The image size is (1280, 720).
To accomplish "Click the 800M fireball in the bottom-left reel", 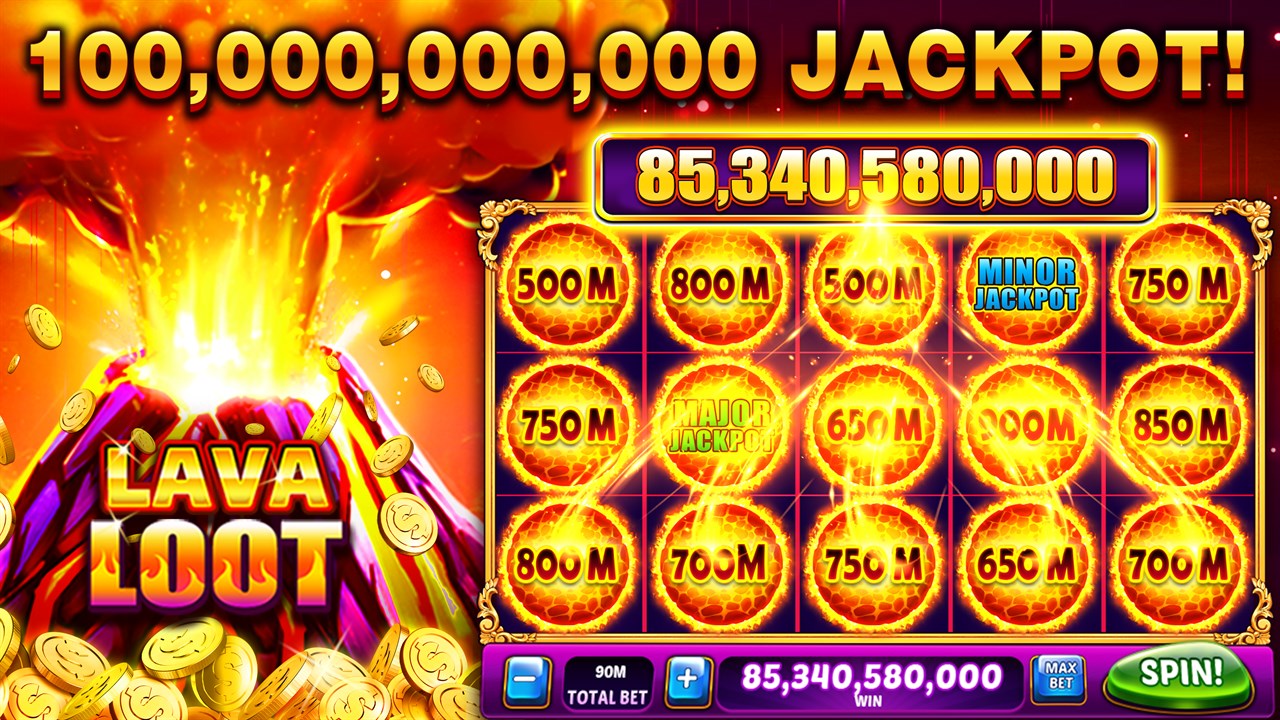I will 569,562.
